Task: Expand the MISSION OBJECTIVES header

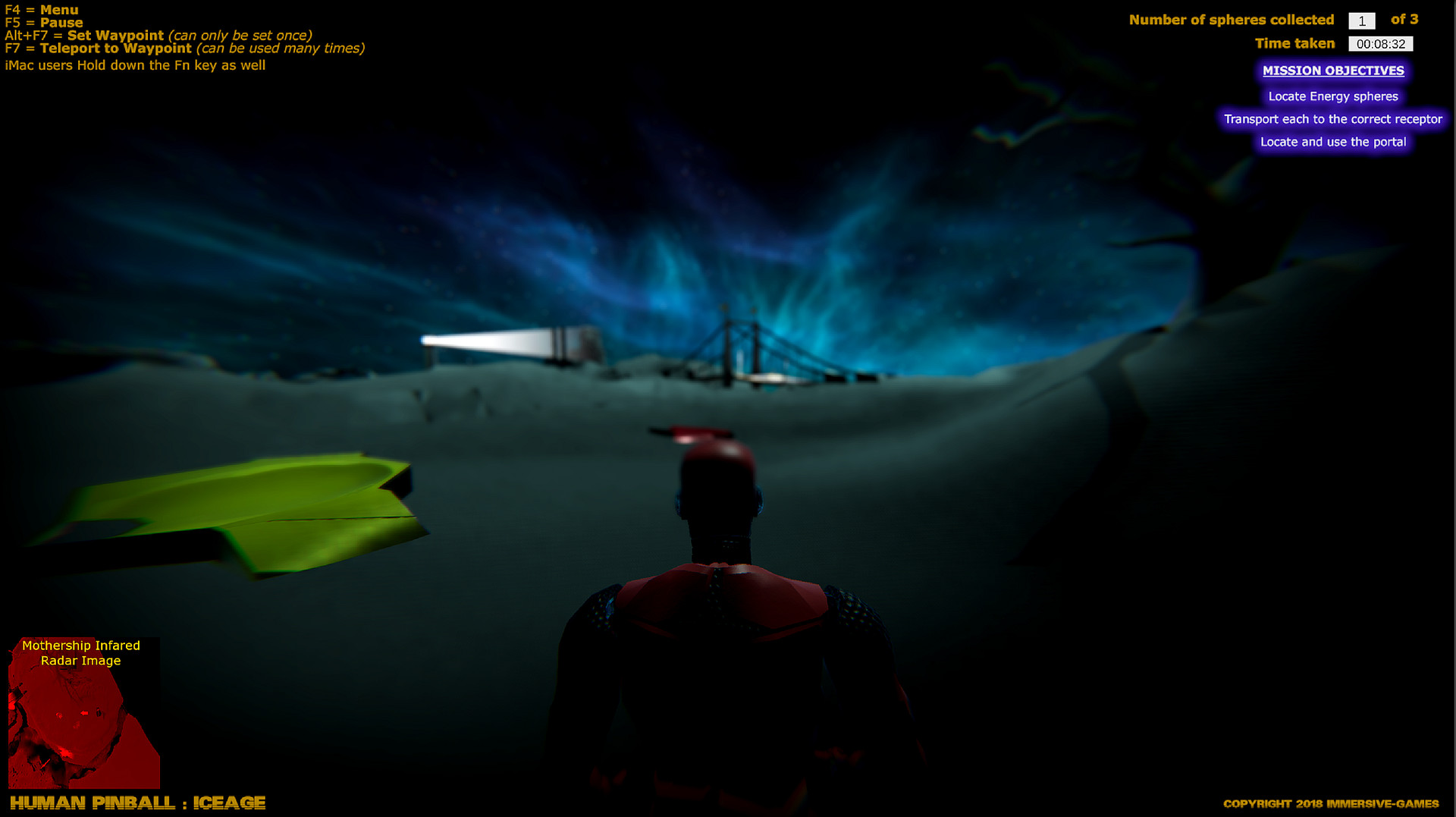Action: click(1332, 71)
